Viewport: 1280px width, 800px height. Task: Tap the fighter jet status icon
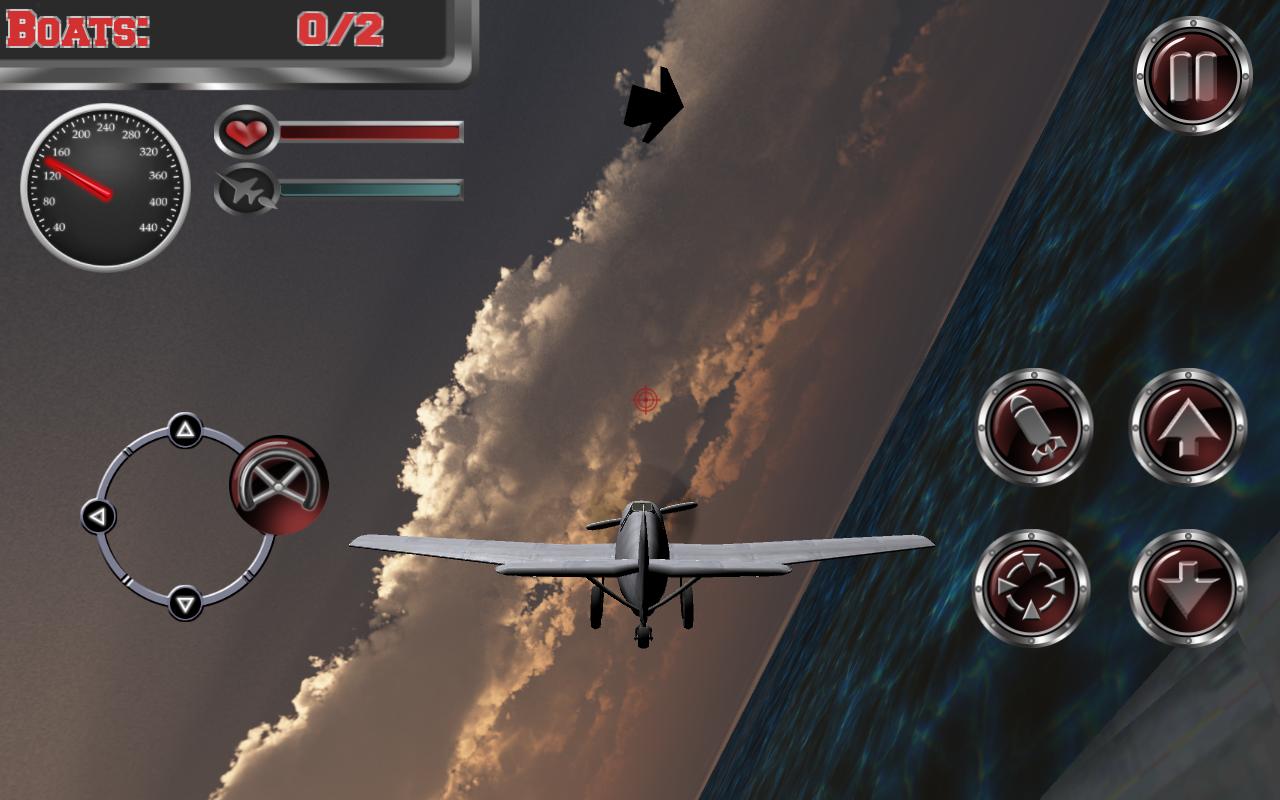tap(247, 189)
